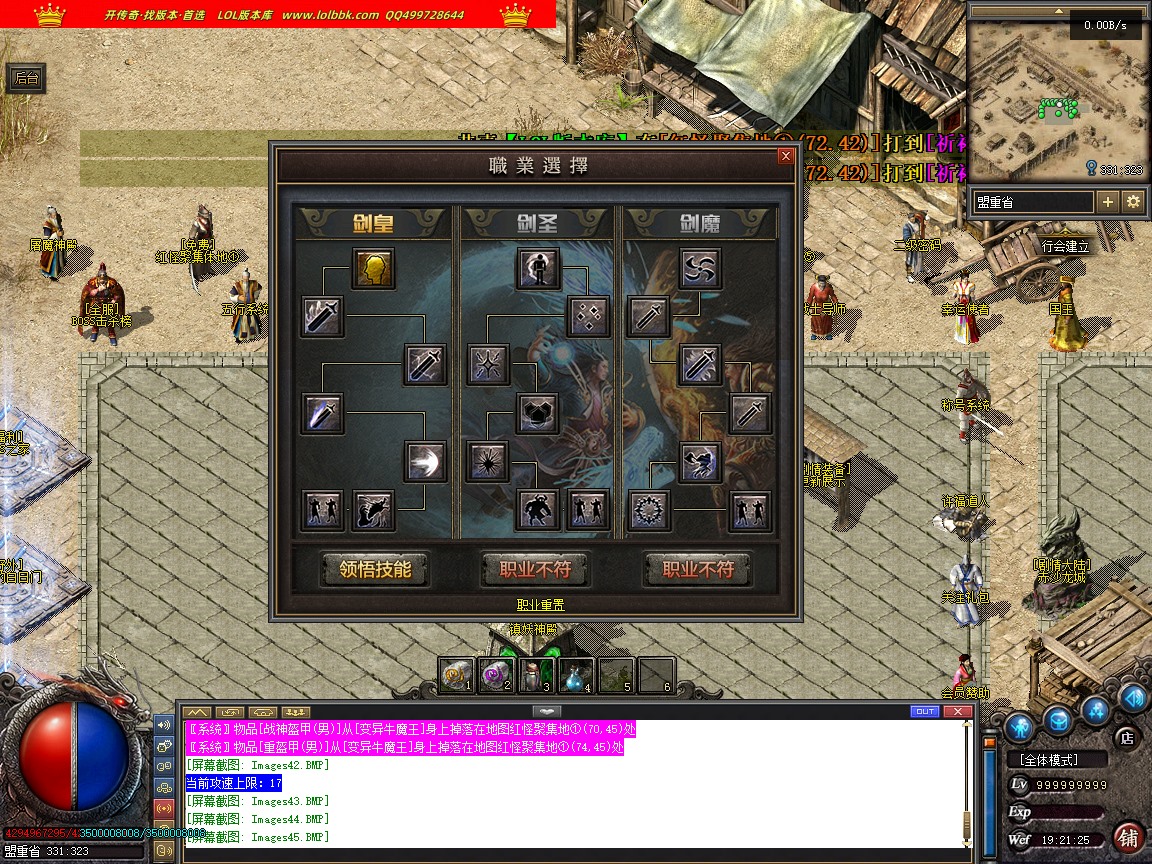Use the blue potion in hotbar slot 4
Image resolution: width=1152 pixels, height=864 pixels.
click(576, 676)
